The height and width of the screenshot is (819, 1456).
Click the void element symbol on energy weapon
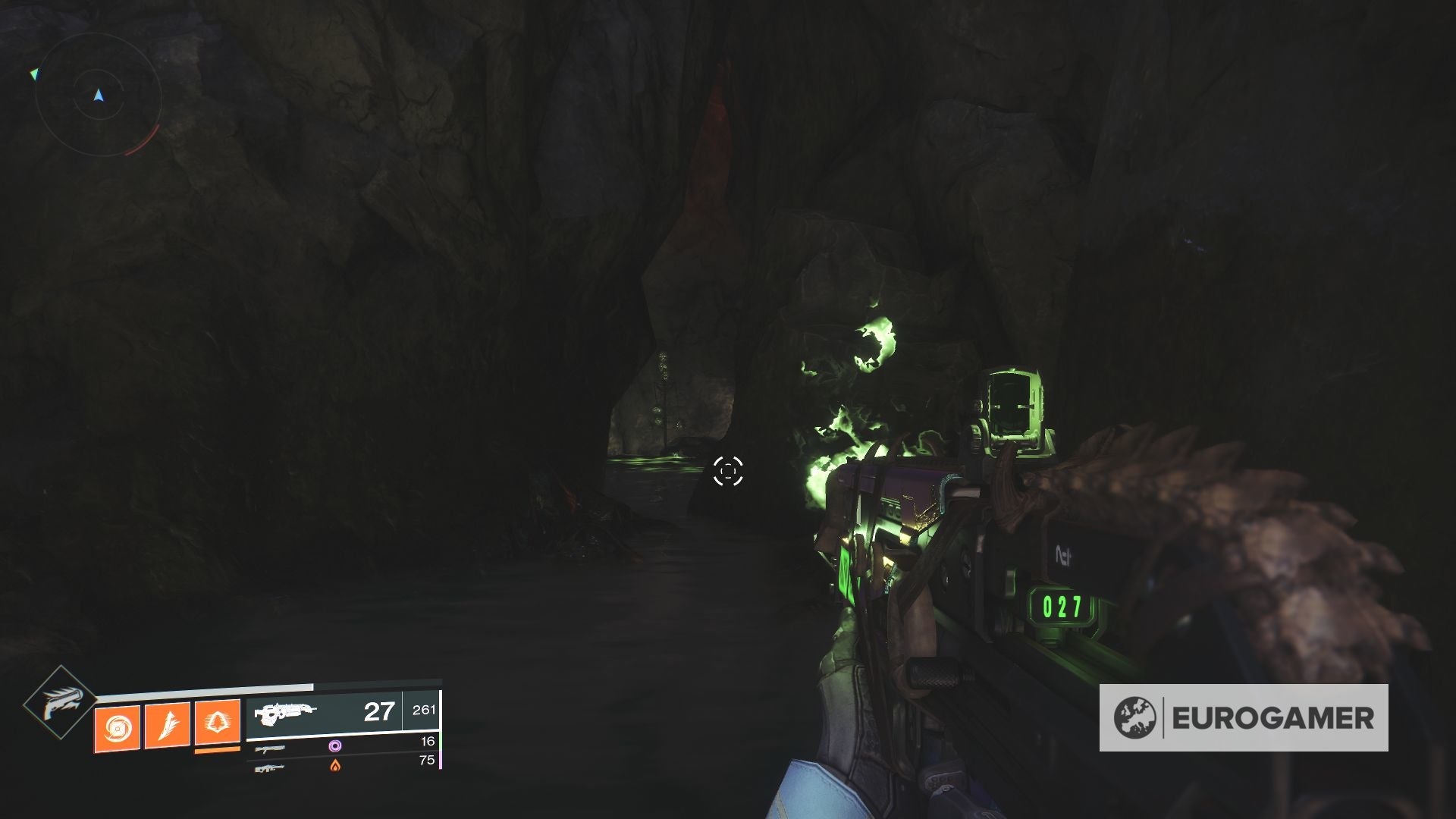click(335, 747)
